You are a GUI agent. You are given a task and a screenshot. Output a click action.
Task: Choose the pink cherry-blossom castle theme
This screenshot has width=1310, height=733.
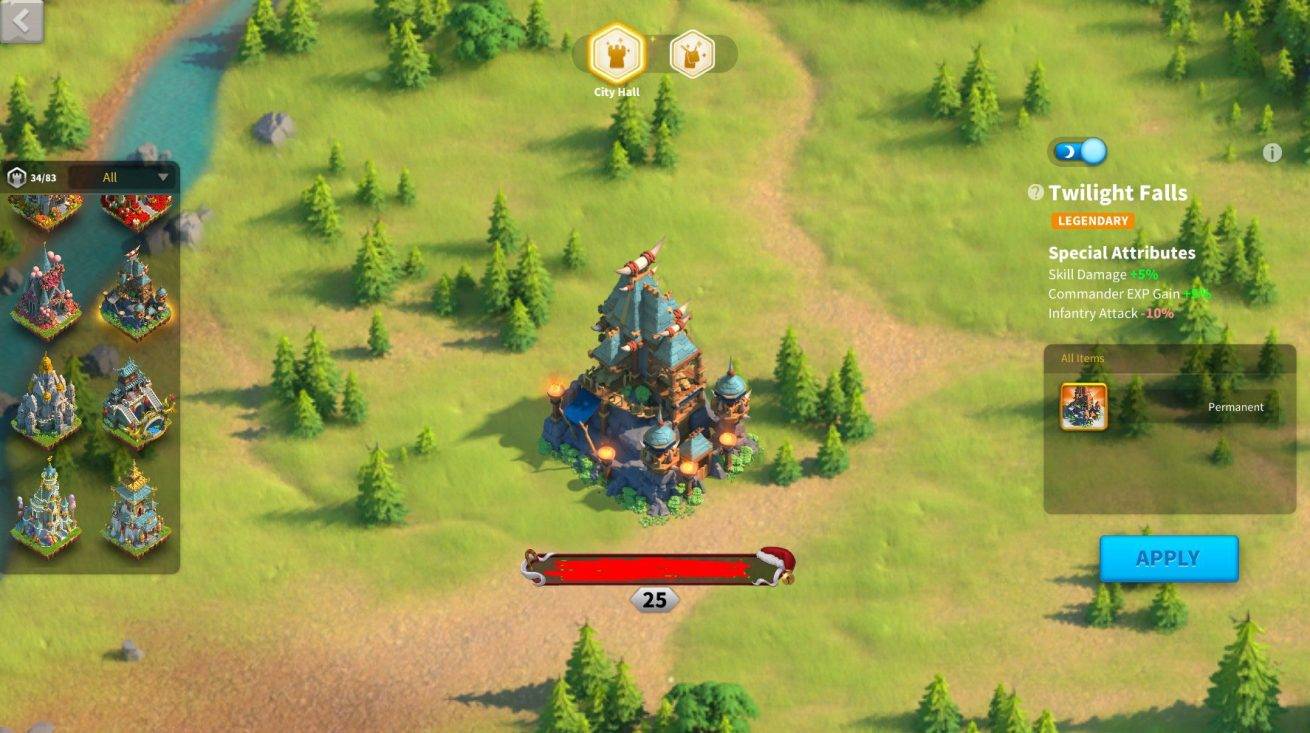coord(45,294)
